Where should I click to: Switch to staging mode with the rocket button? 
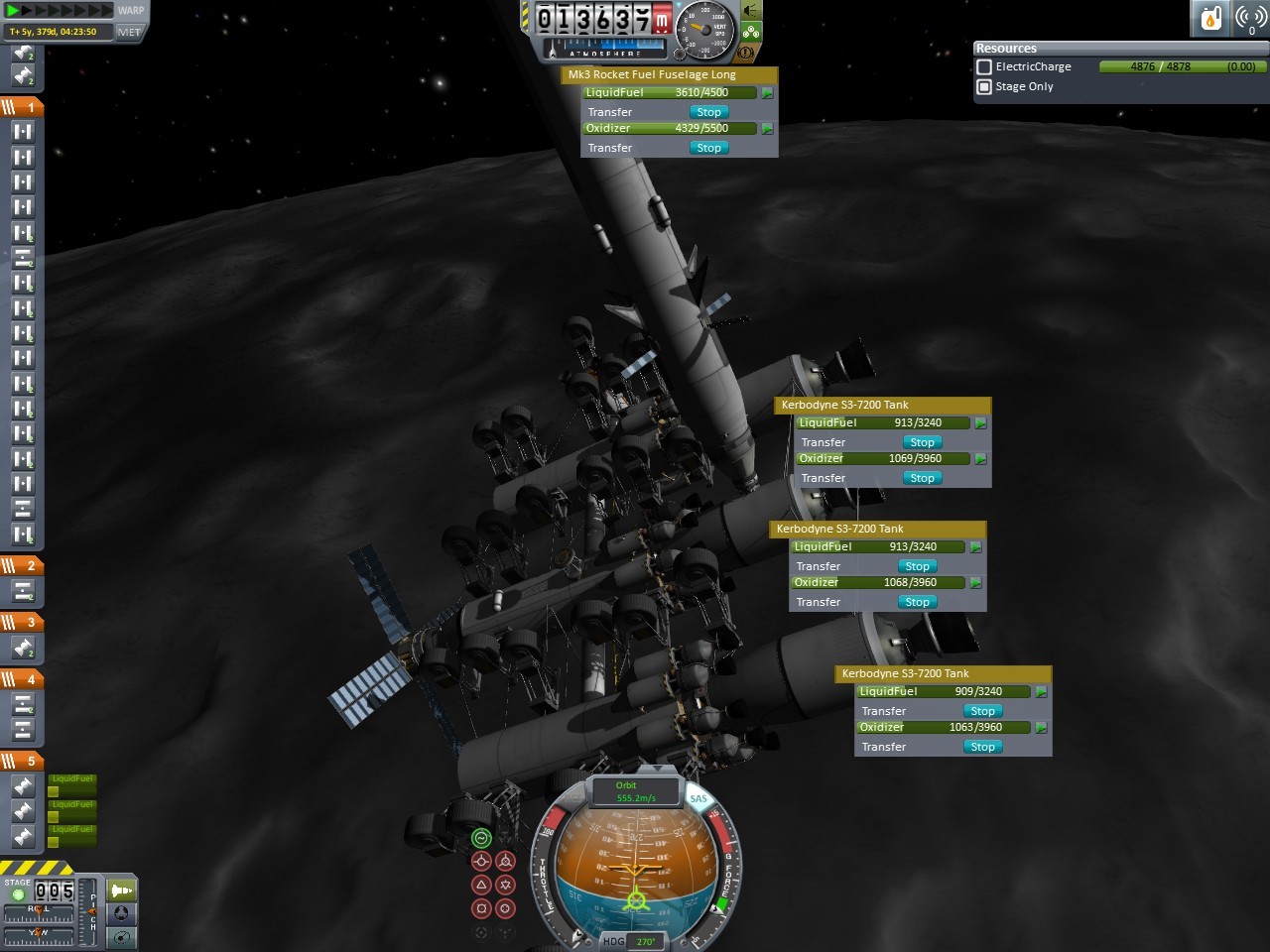pyautogui.click(x=121, y=890)
